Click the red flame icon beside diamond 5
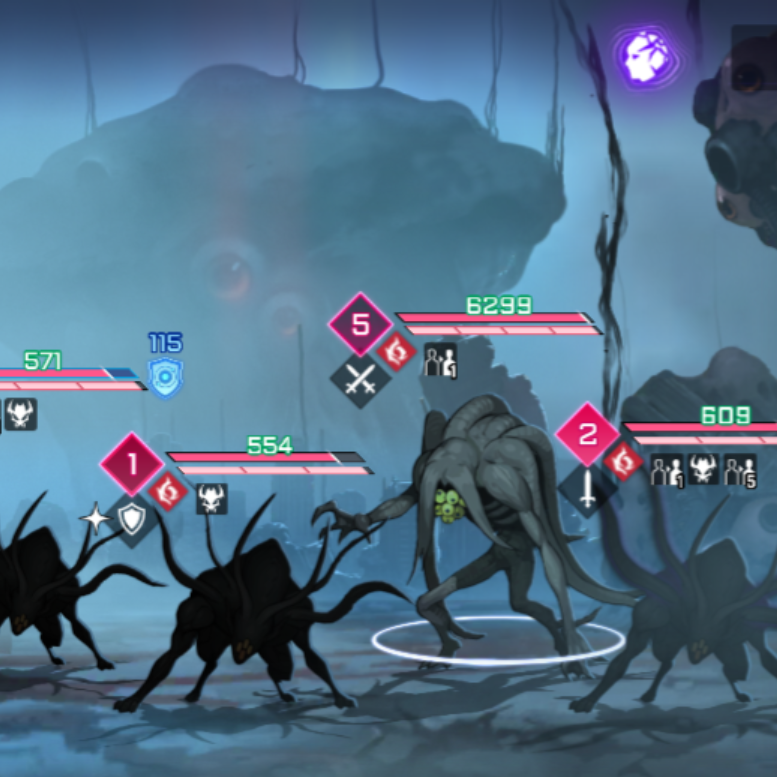The height and width of the screenshot is (777, 777). click(397, 352)
